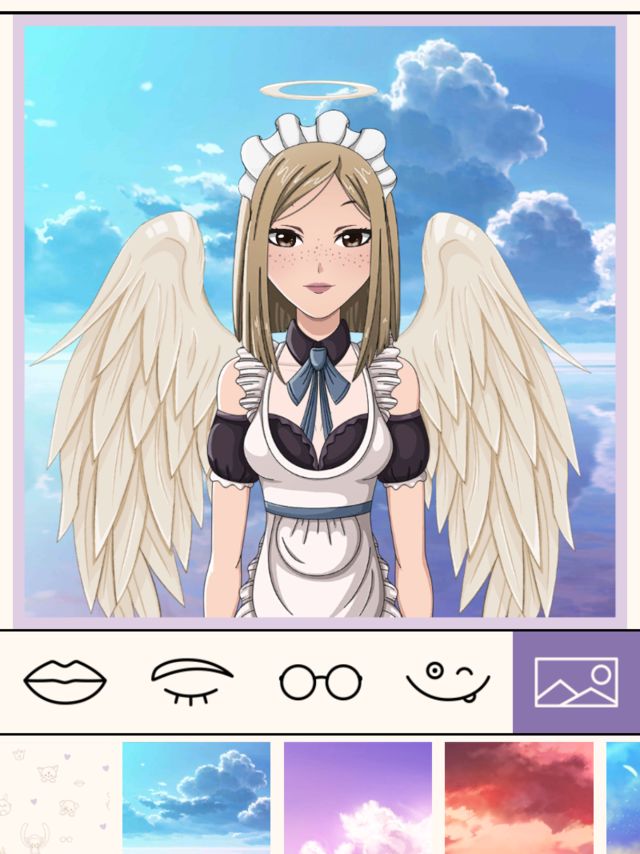The image size is (640, 854).
Task: Select the eyebrow and eye category
Action: click(192, 682)
